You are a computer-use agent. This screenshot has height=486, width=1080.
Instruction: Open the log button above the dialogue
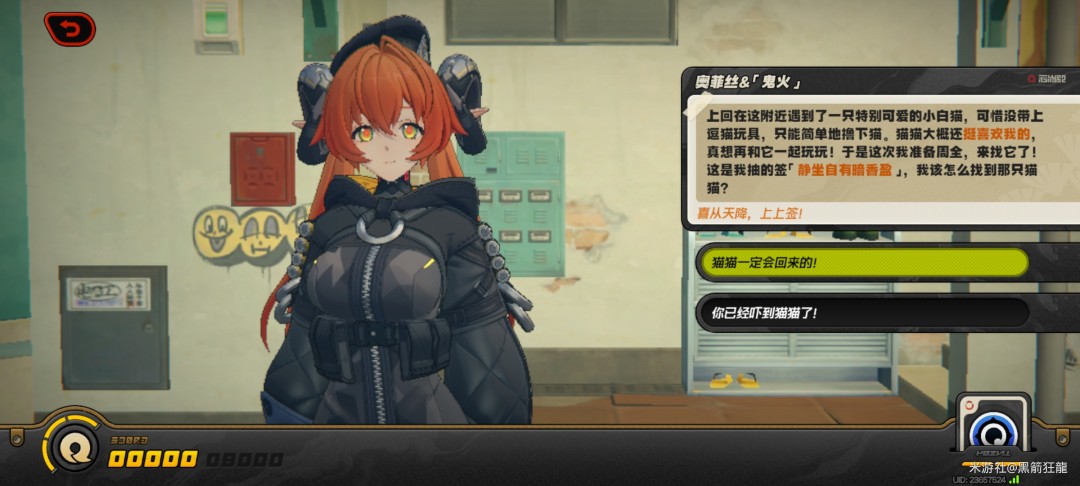click(x=1045, y=79)
